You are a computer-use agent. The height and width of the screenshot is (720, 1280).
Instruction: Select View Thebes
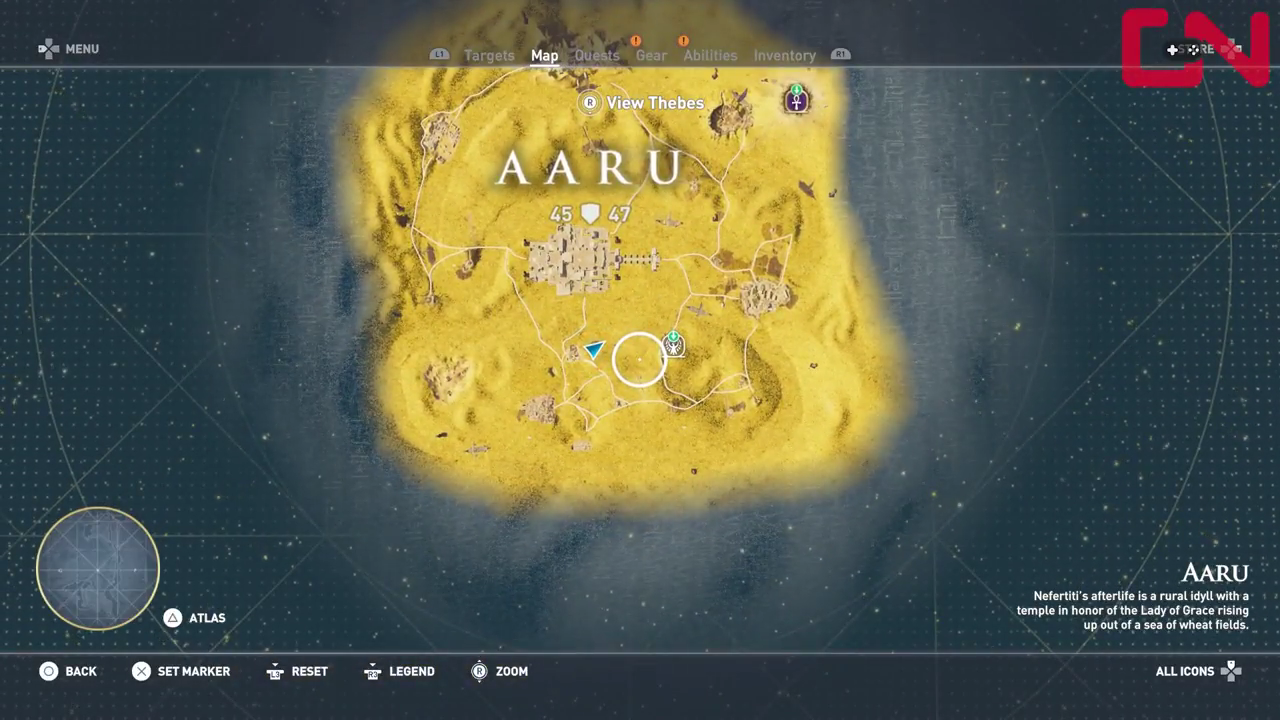[657, 103]
